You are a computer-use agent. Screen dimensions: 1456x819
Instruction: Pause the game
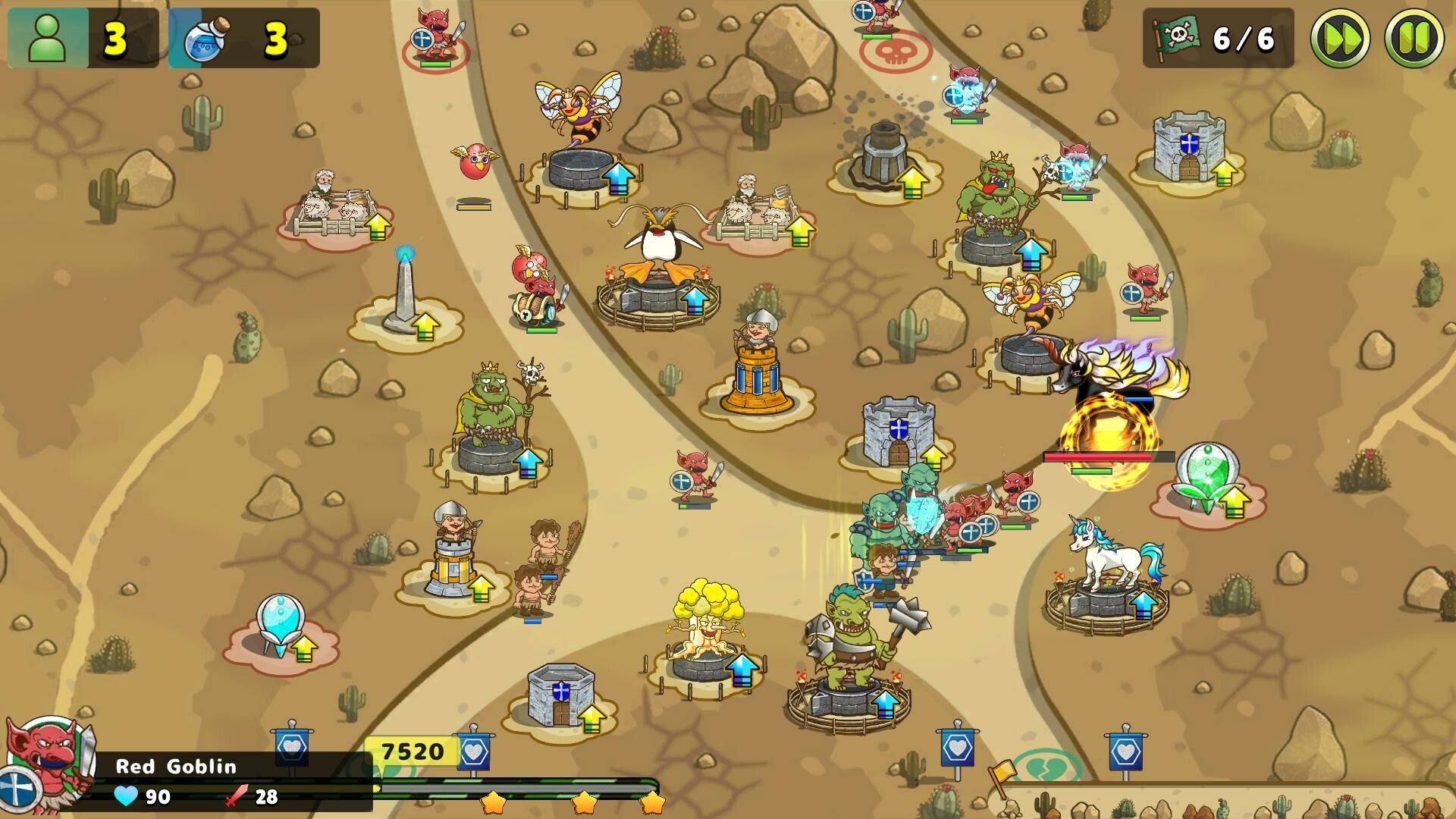[1412, 36]
